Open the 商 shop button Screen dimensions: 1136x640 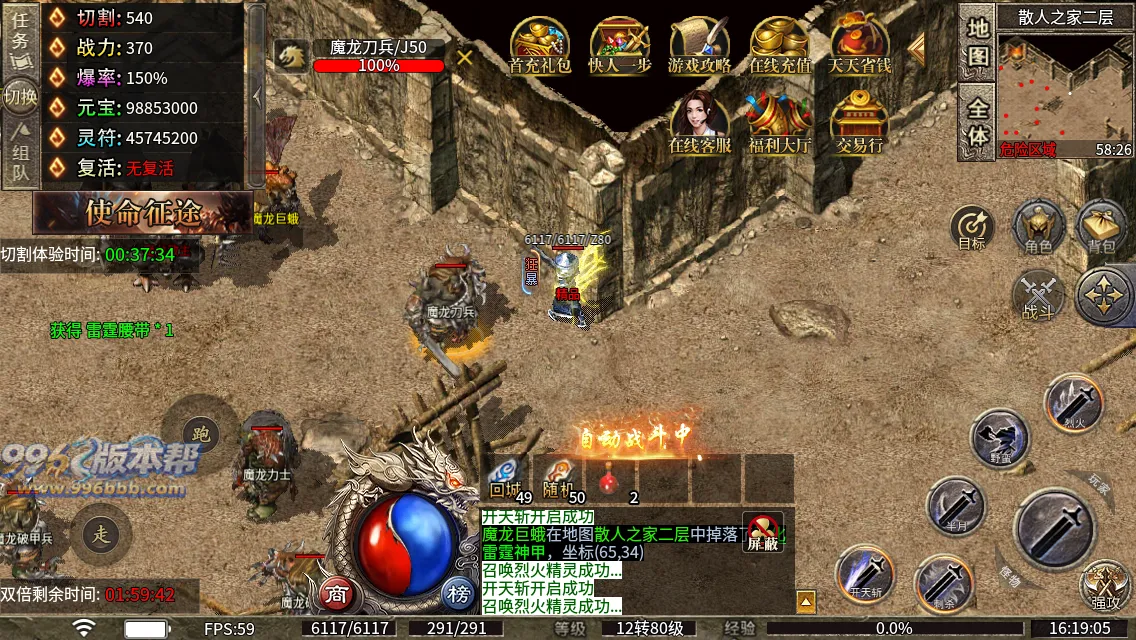[x=338, y=595]
